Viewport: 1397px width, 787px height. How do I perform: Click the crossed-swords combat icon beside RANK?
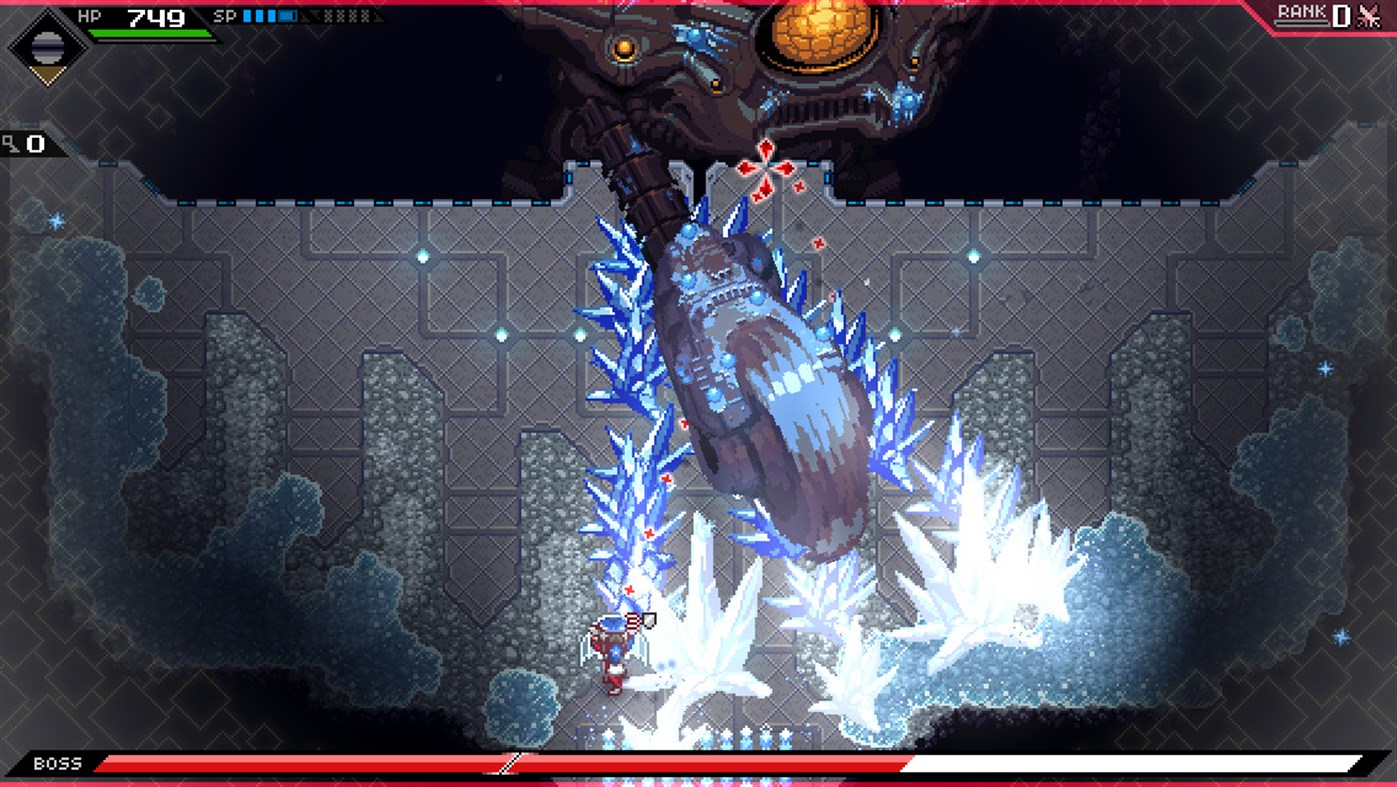coord(1368,16)
